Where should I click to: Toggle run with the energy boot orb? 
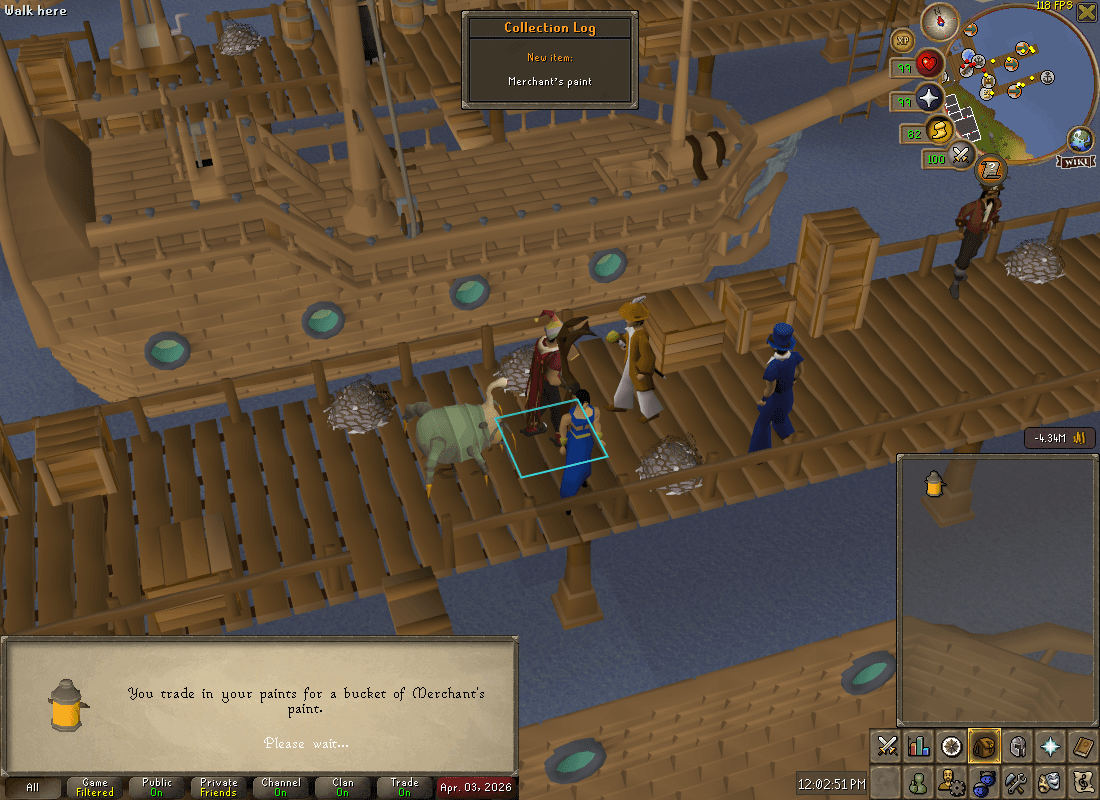pyautogui.click(x=938, y=130)
